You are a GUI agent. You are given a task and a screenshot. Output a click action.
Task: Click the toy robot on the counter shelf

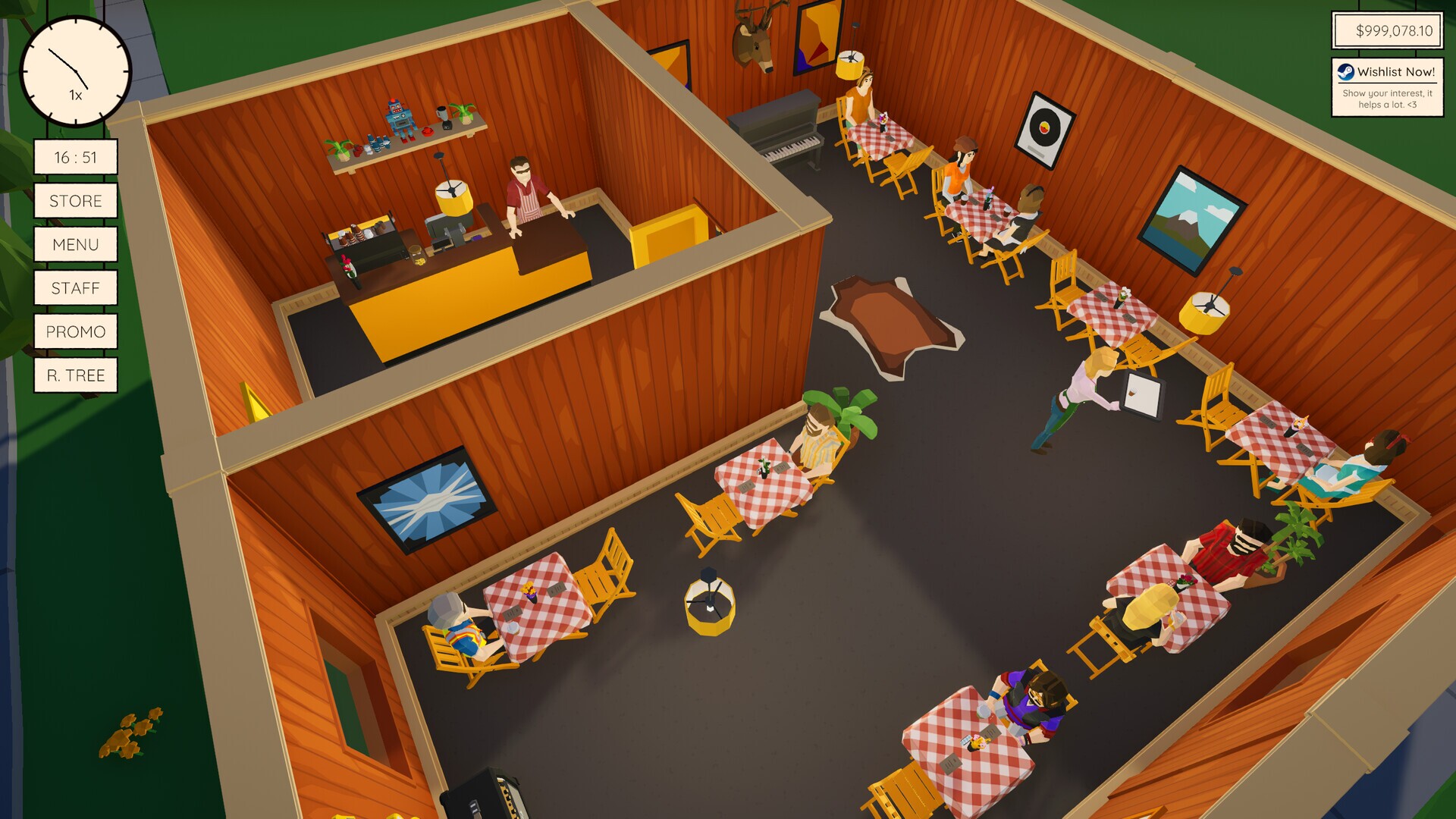pos(400,116)
